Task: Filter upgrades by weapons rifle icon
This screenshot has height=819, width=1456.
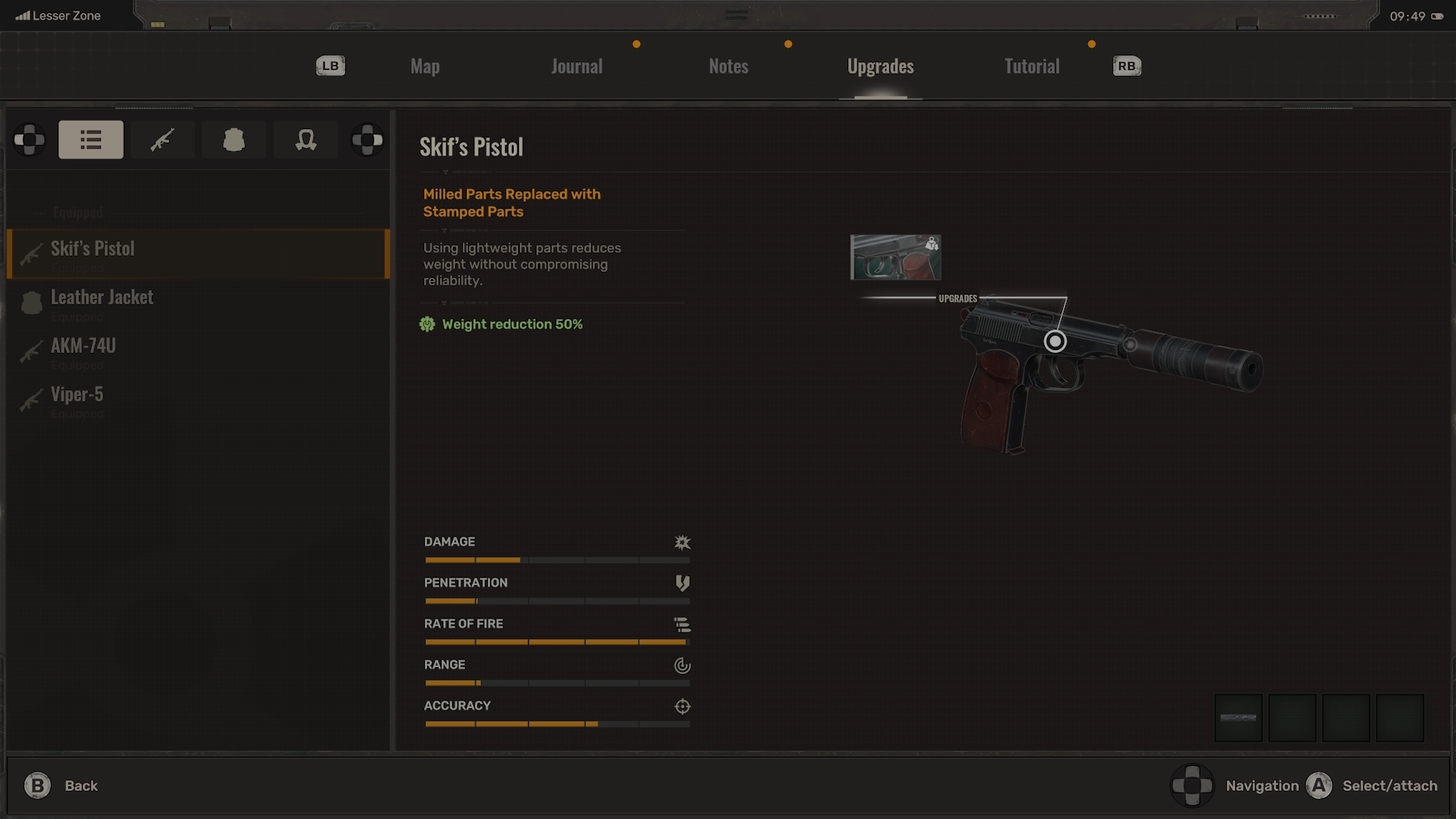Action: point(162,140)
